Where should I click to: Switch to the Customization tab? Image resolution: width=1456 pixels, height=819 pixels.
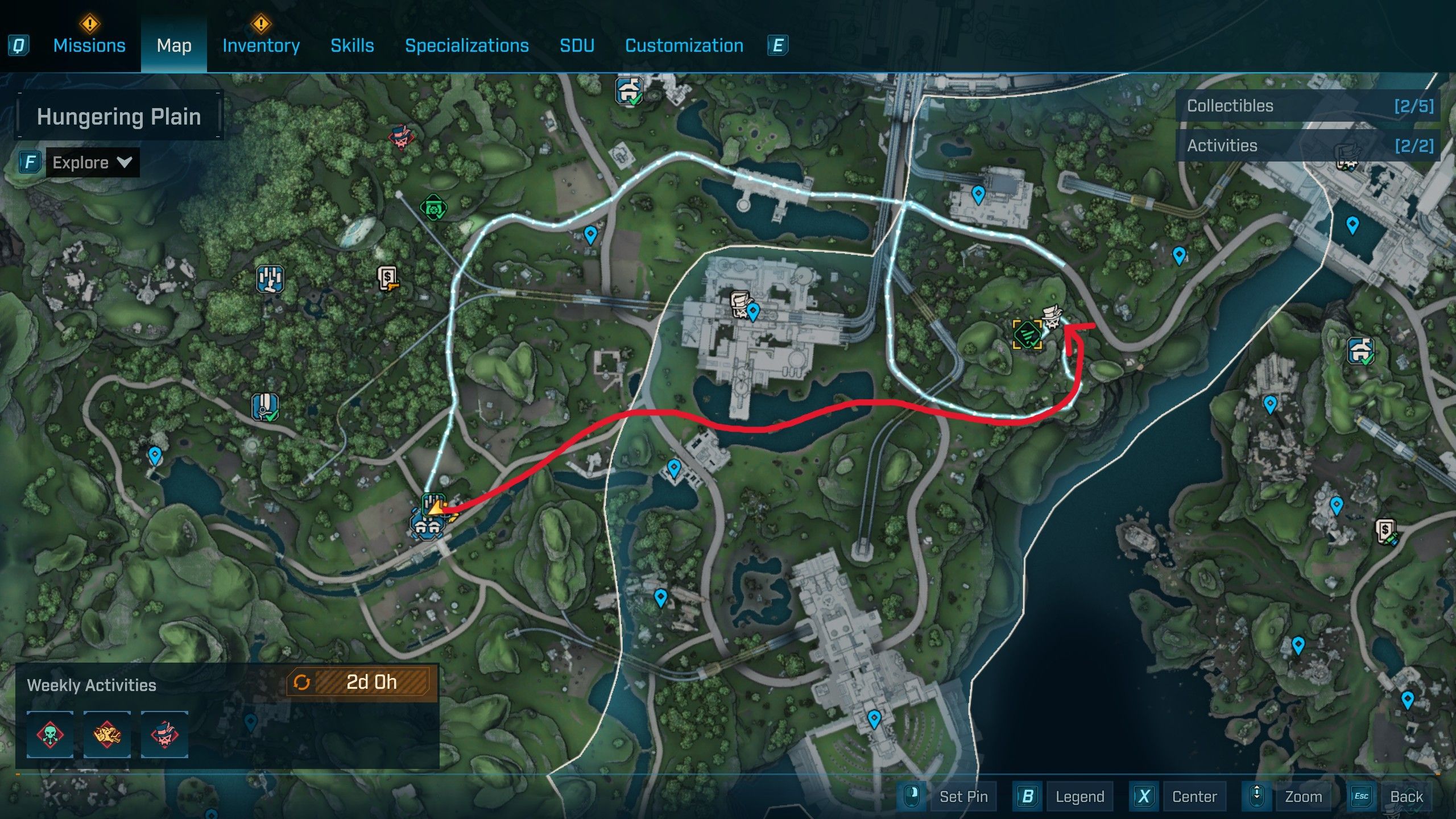(684, 45)
